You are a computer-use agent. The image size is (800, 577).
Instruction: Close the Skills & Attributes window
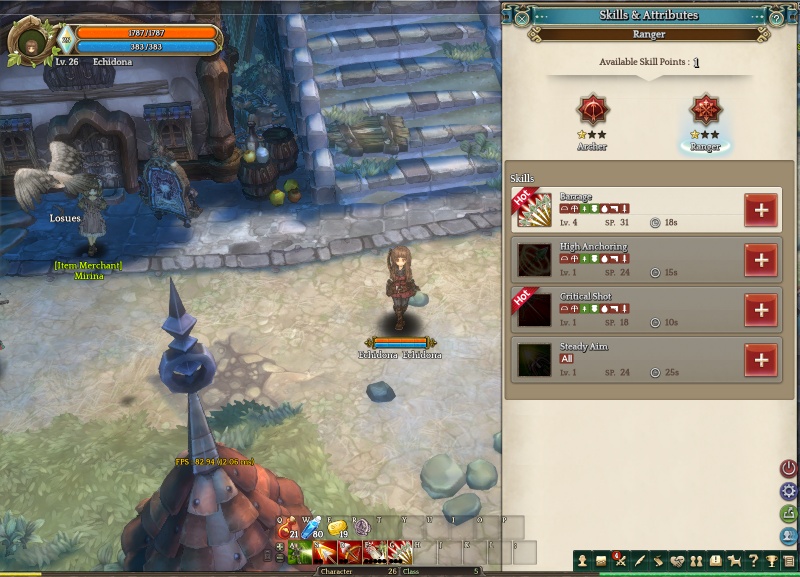point(522,16)
